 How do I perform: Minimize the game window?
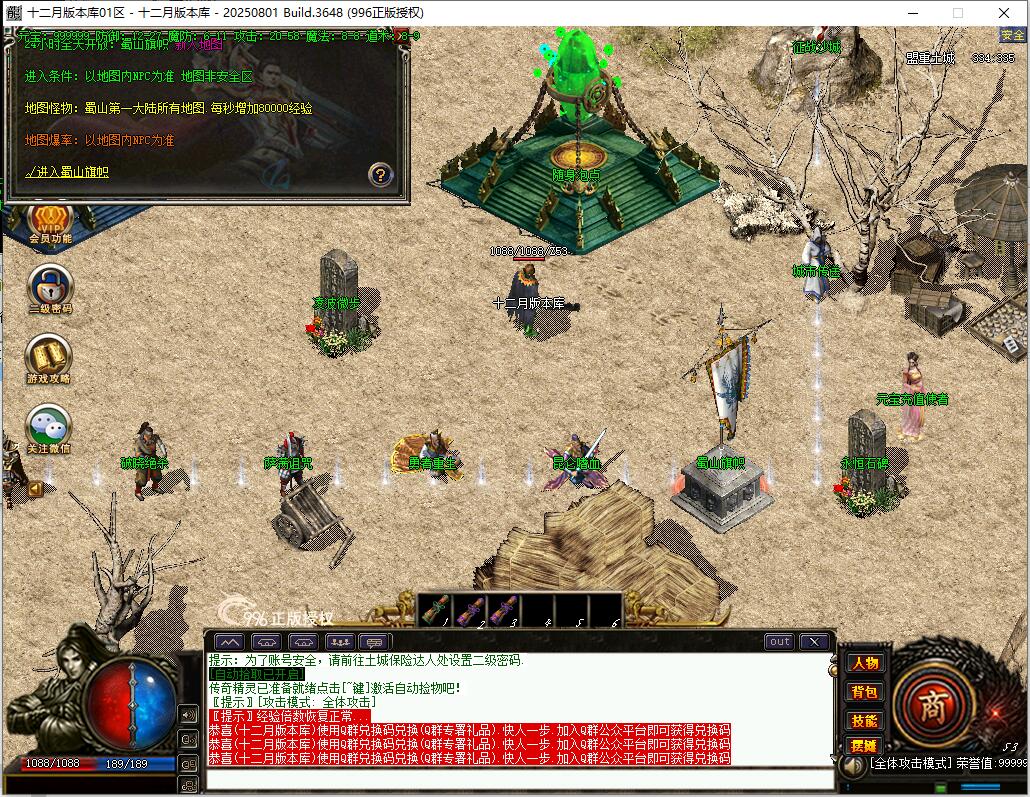[912, 13]
